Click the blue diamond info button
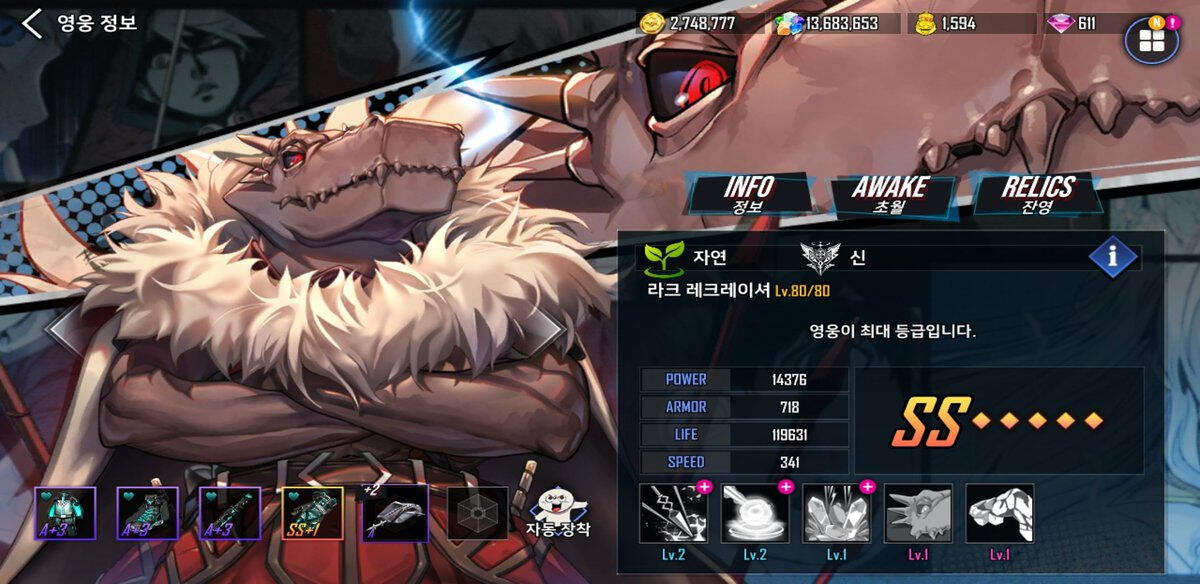This screenshot has width=1200, height=584. [x=1112, y=257]
